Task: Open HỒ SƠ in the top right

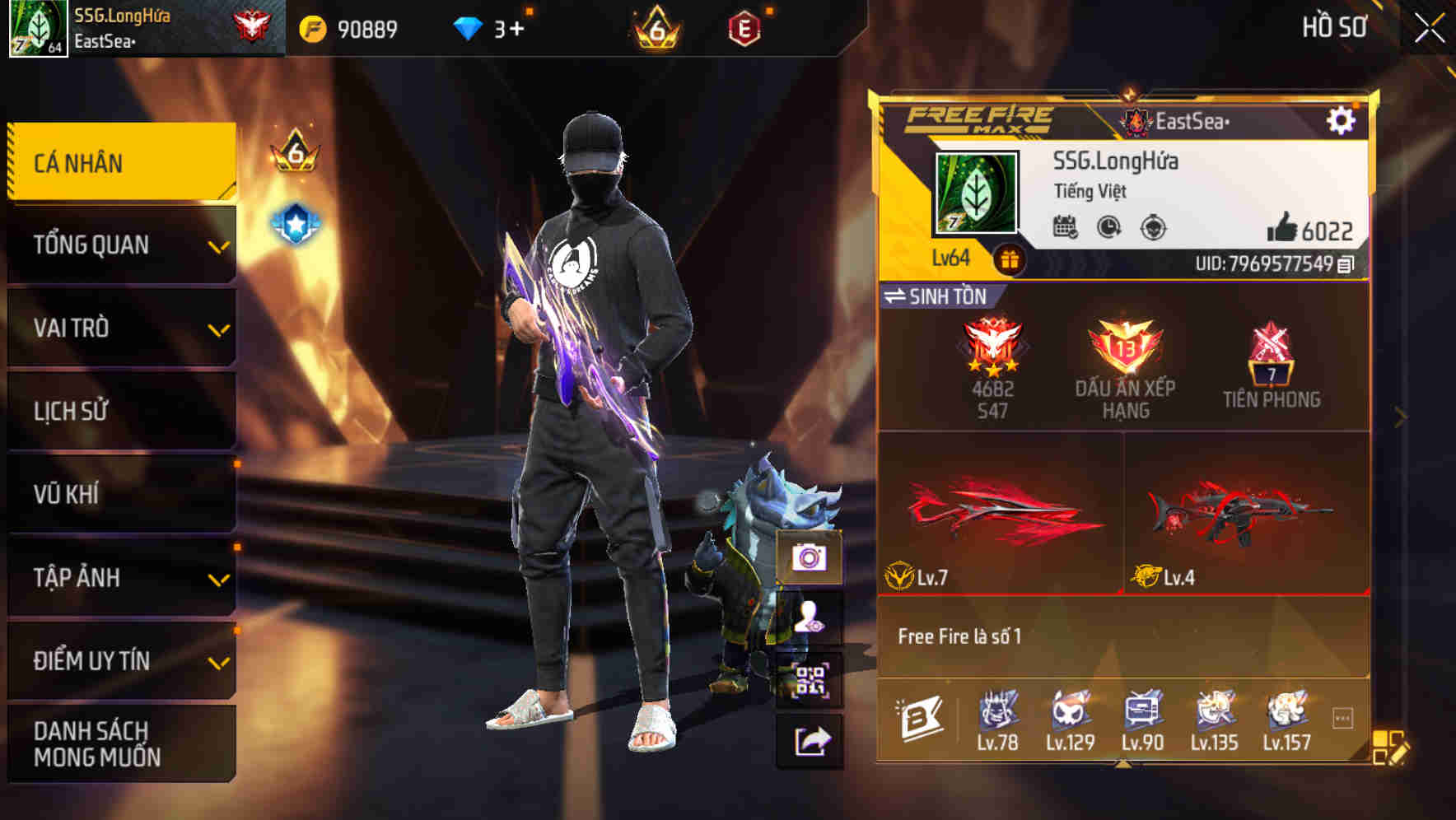Action: (1333, 27)
